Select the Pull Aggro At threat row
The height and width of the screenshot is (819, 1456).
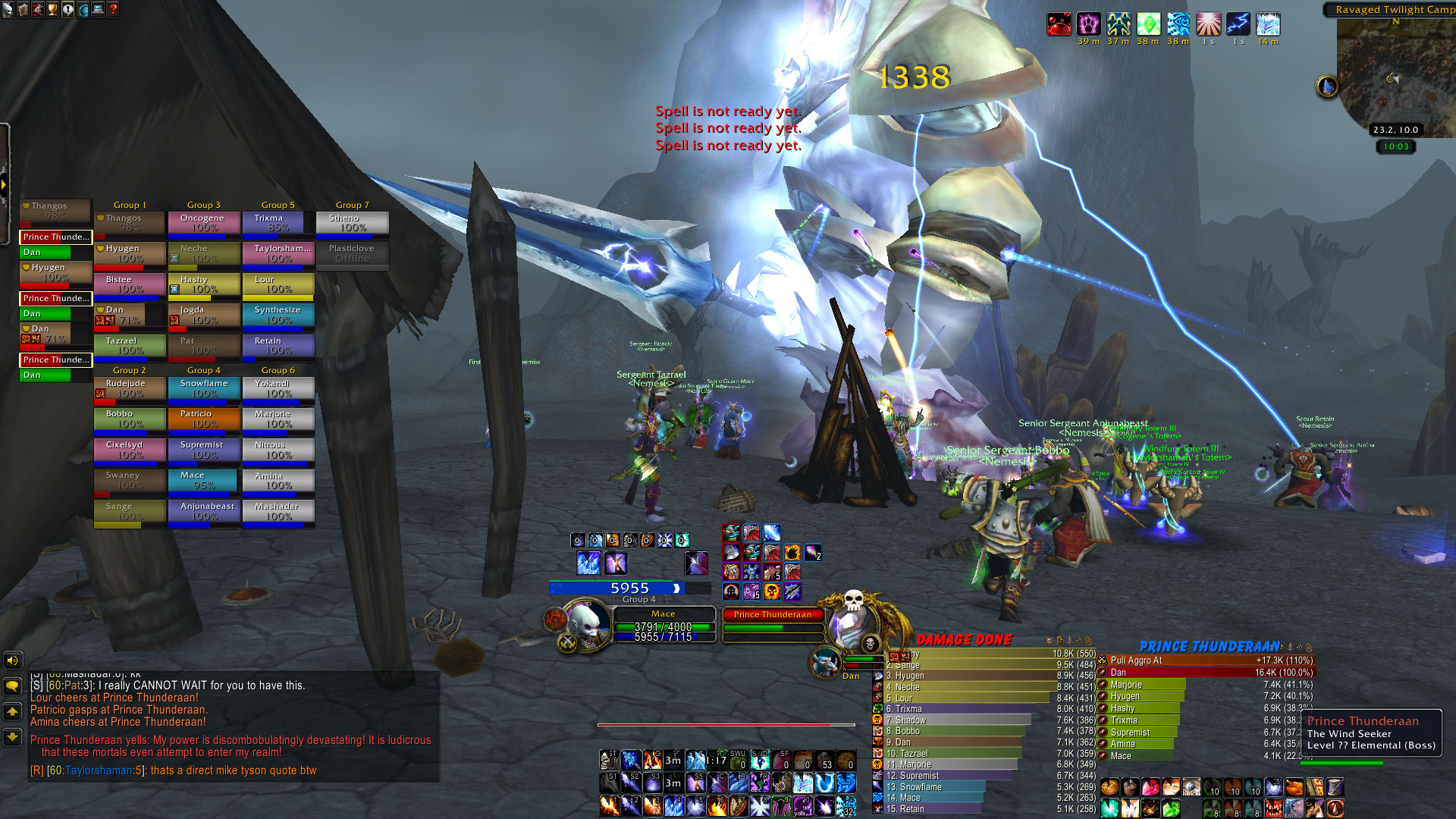pyautogui.click(x=1206, y=661)
